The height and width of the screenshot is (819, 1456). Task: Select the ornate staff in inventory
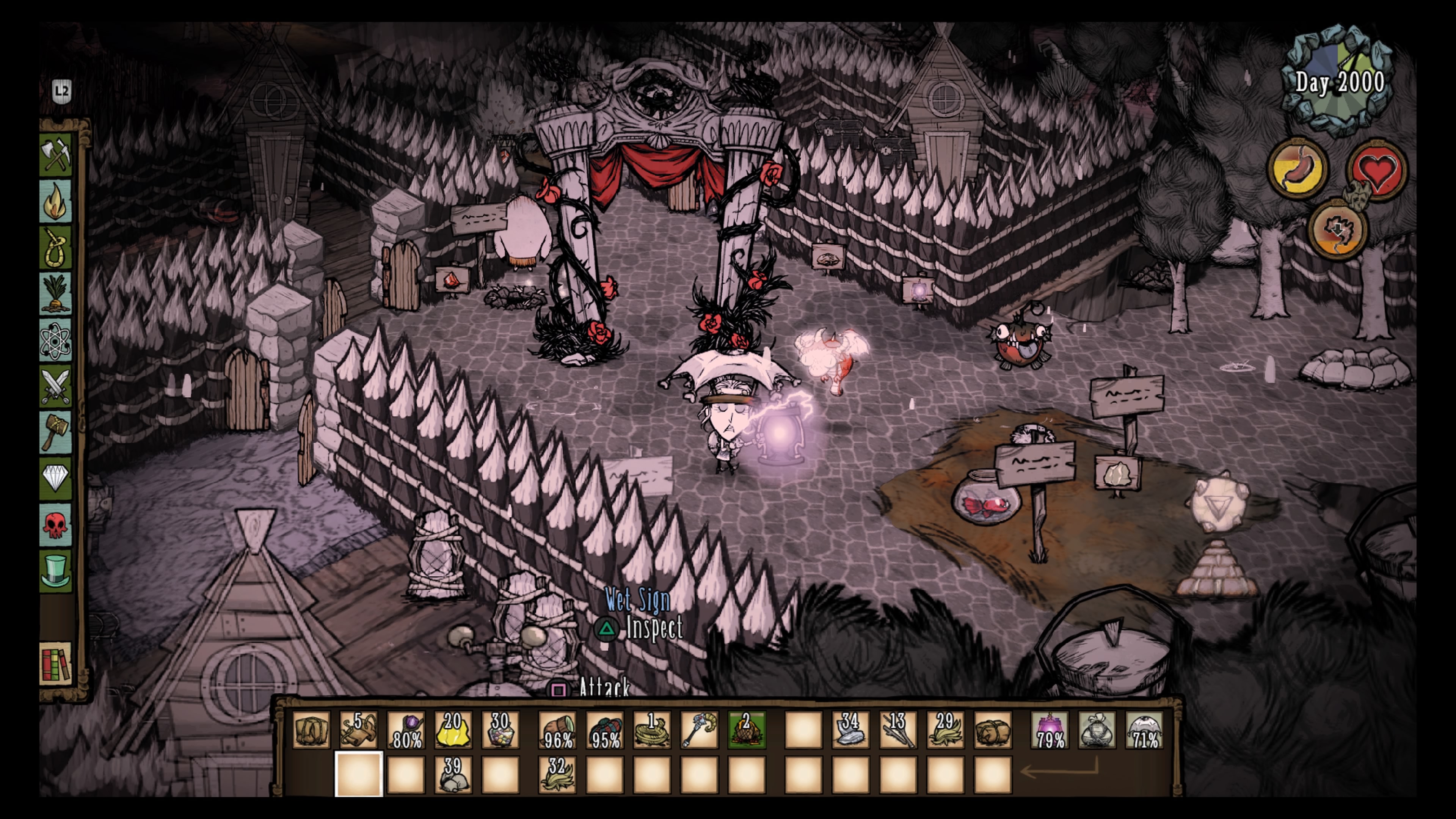[x=699, y=730]
